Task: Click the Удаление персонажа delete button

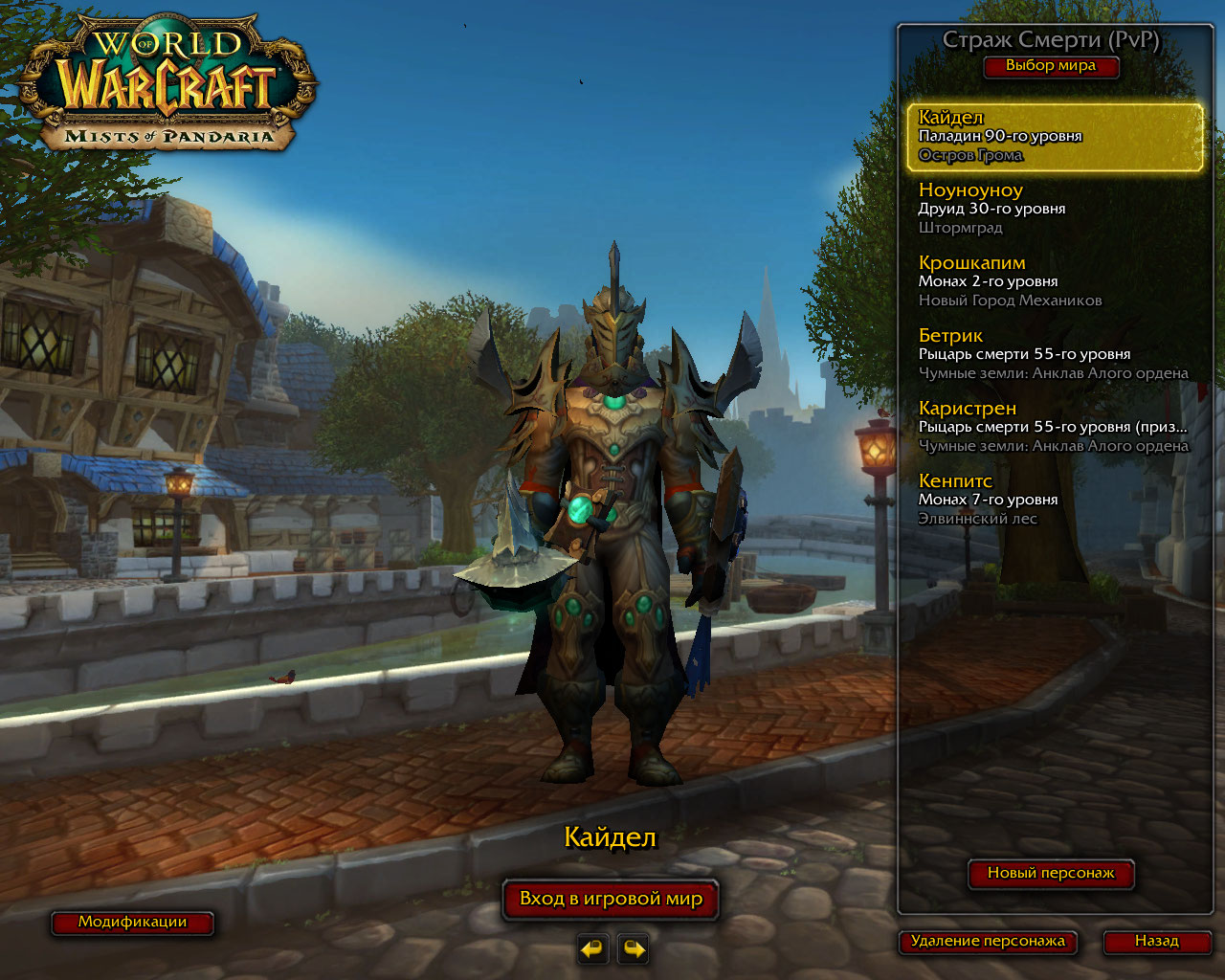Action: [x=988, y=941]
